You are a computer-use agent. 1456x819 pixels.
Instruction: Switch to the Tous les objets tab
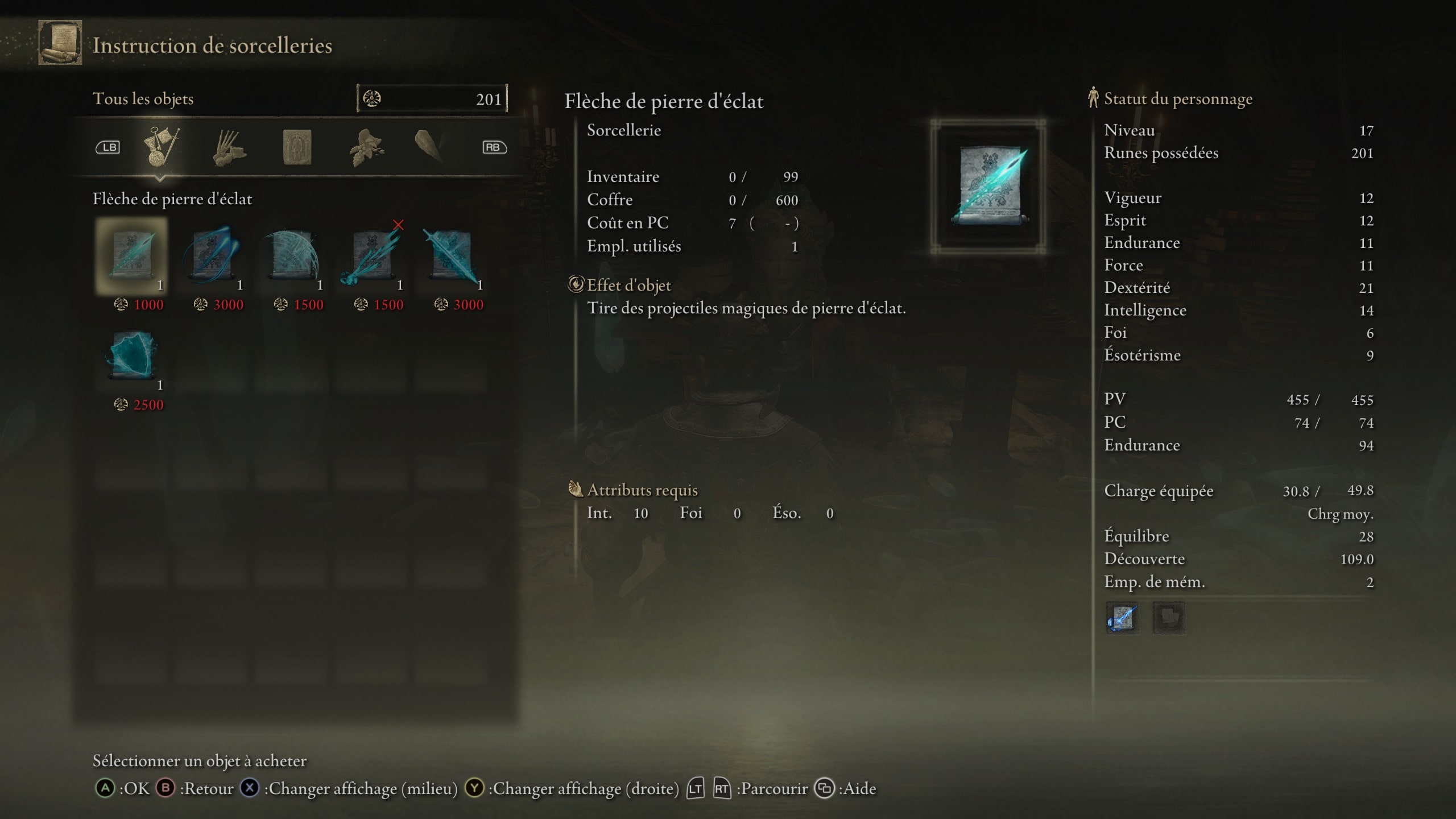pos(144,98)
